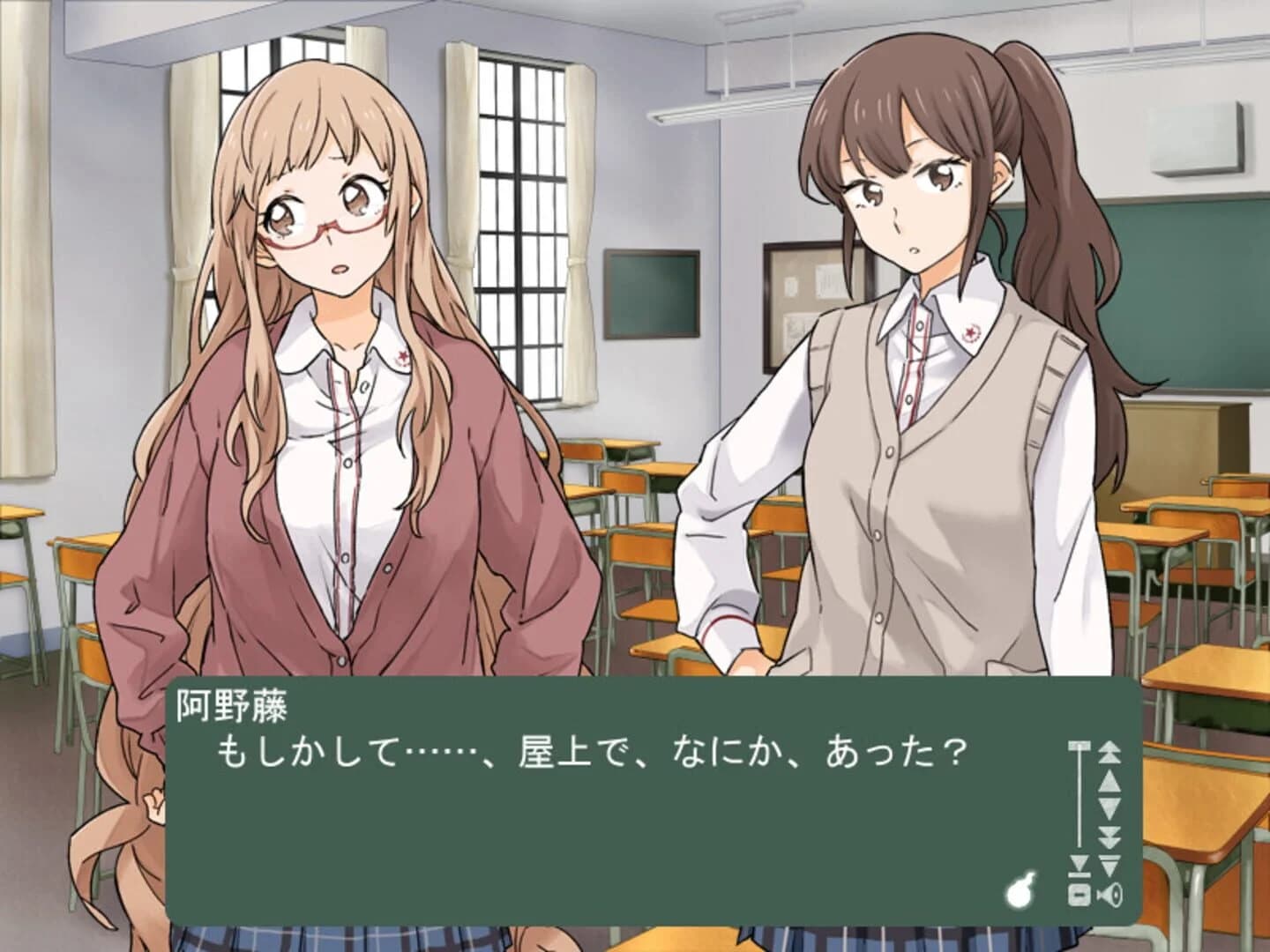The image size is (1270, 952).
Task: Click the down triangle to advance one line
Action: (x=1109, y=807)
